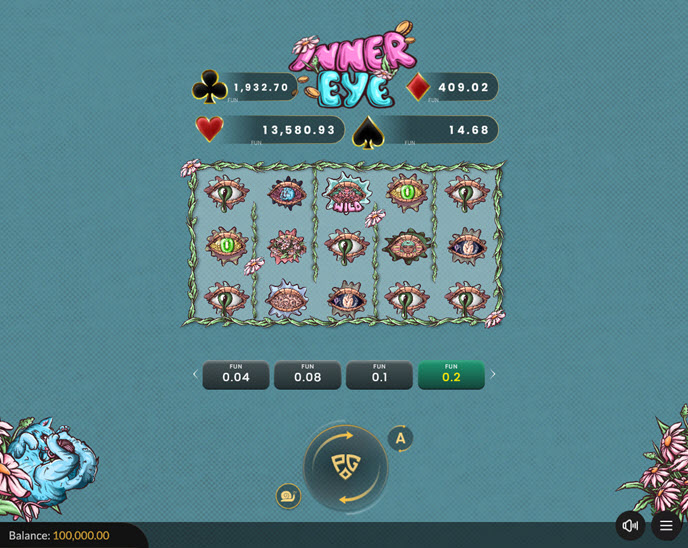Image resolution: width=688 pixels, height=548 pixels.
Task: Open the hamburger menu
Action: point(666,525)
